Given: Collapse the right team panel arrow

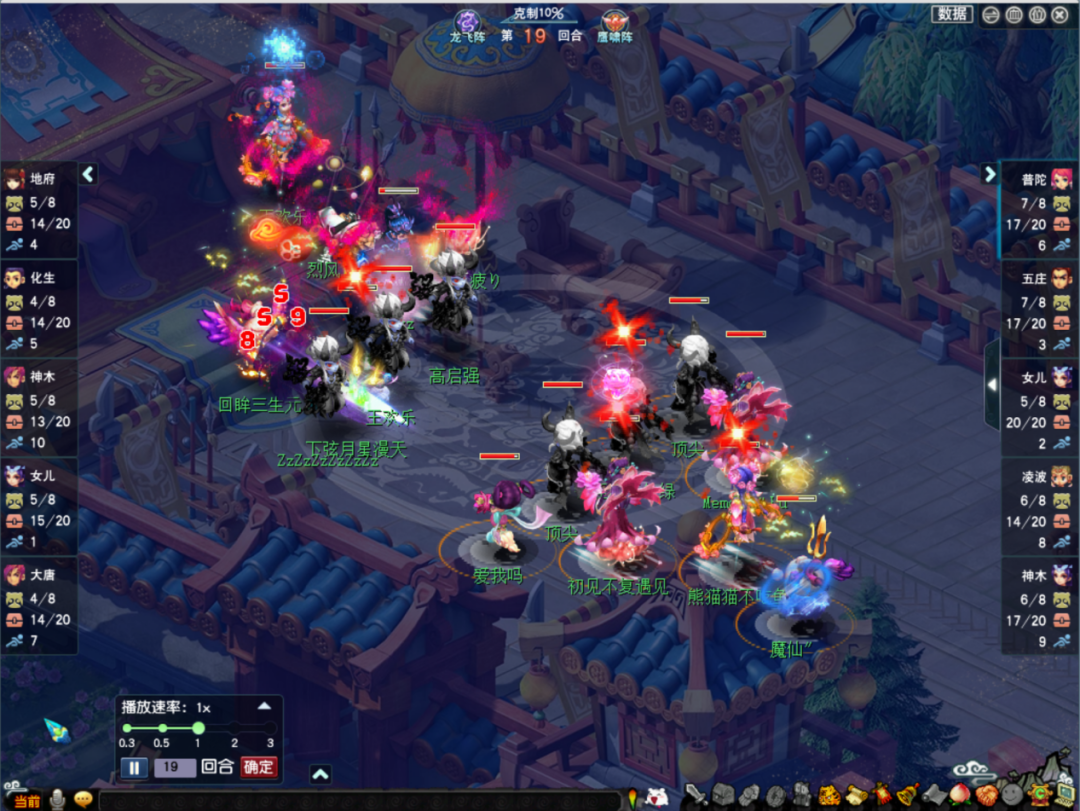Looking at the screenshot, I should [990, 174].
